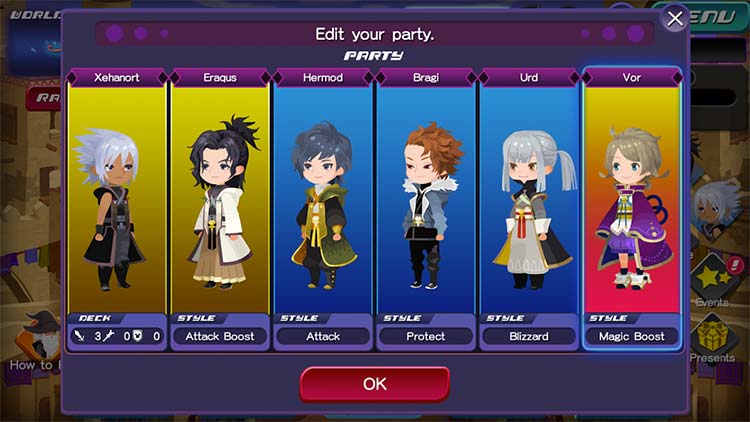Image resolution: width=750 pixels, height=422 pixels.
Task: Change Vor's Magic Boost style
Action: pyautogui.click(x=632, y=336)
